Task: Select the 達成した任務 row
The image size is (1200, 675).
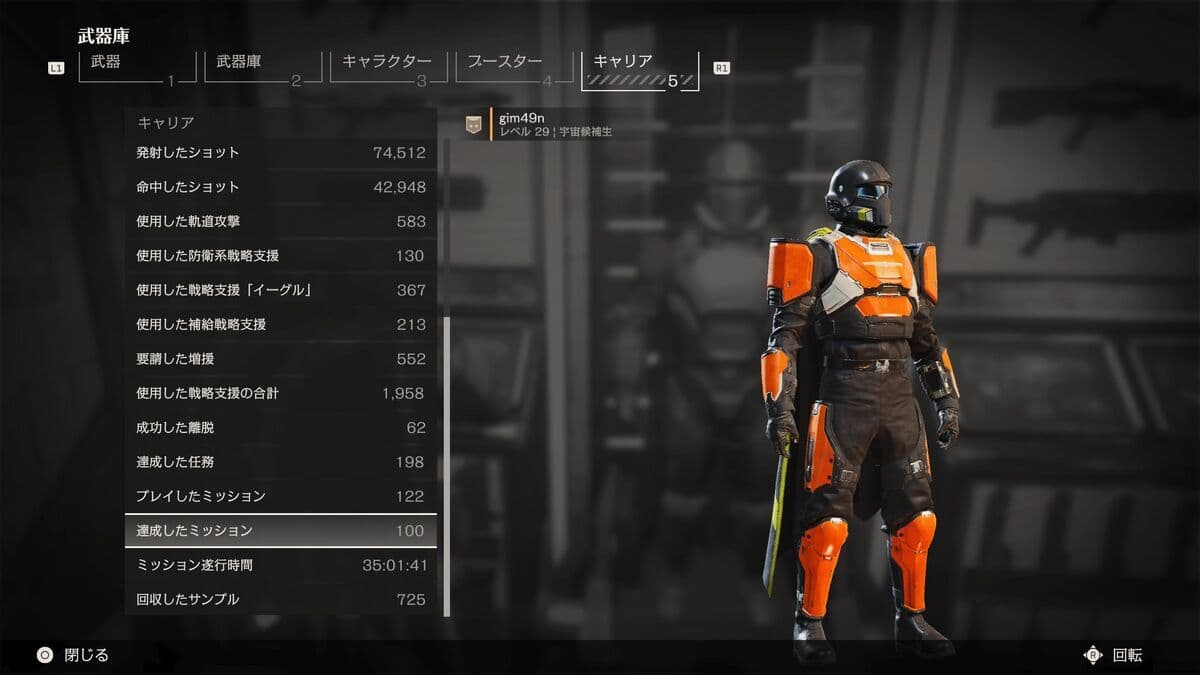Action: click(x=281, y=462)
